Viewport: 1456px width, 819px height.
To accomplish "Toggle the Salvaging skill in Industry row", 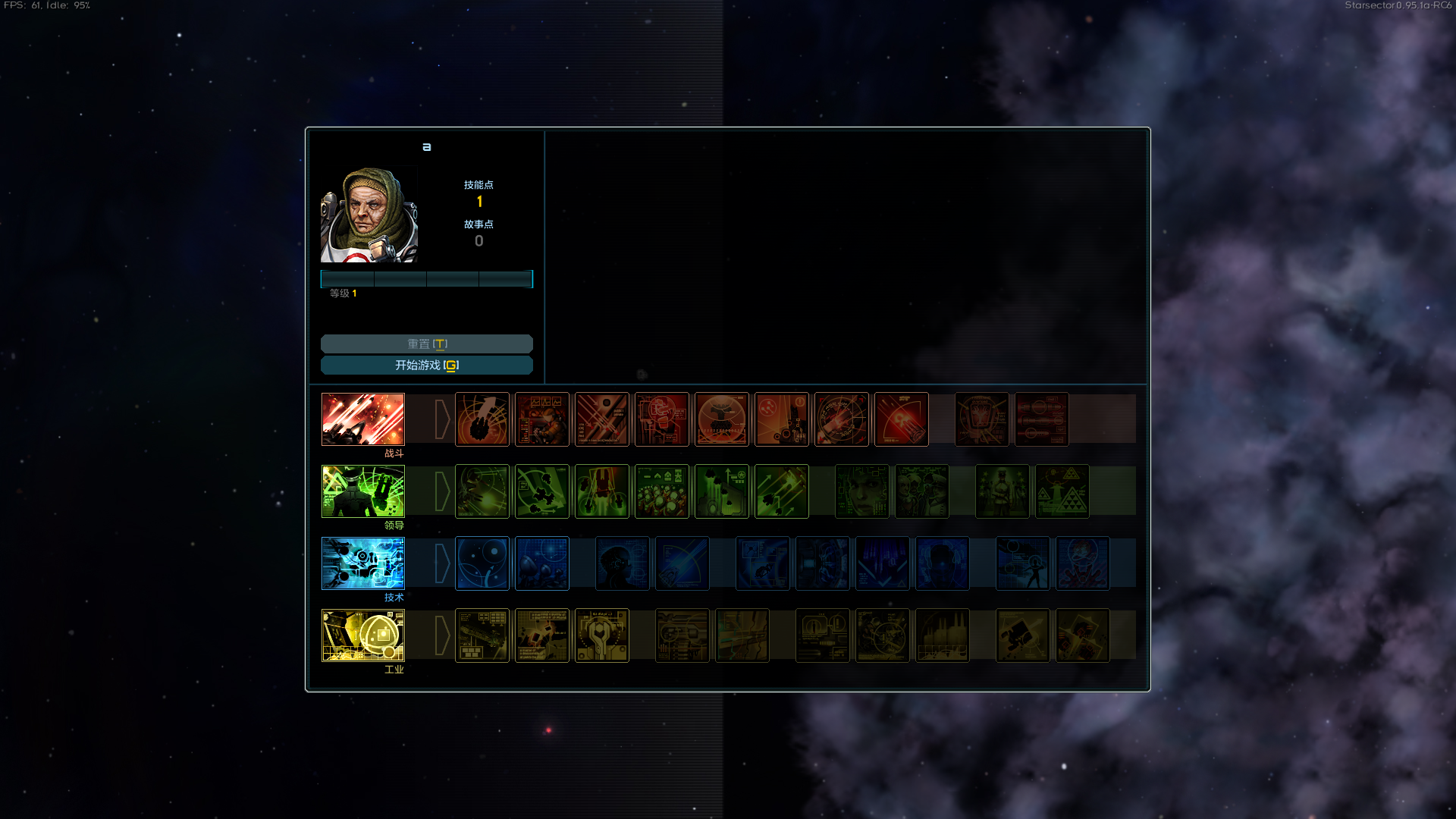I will (541, 635).
